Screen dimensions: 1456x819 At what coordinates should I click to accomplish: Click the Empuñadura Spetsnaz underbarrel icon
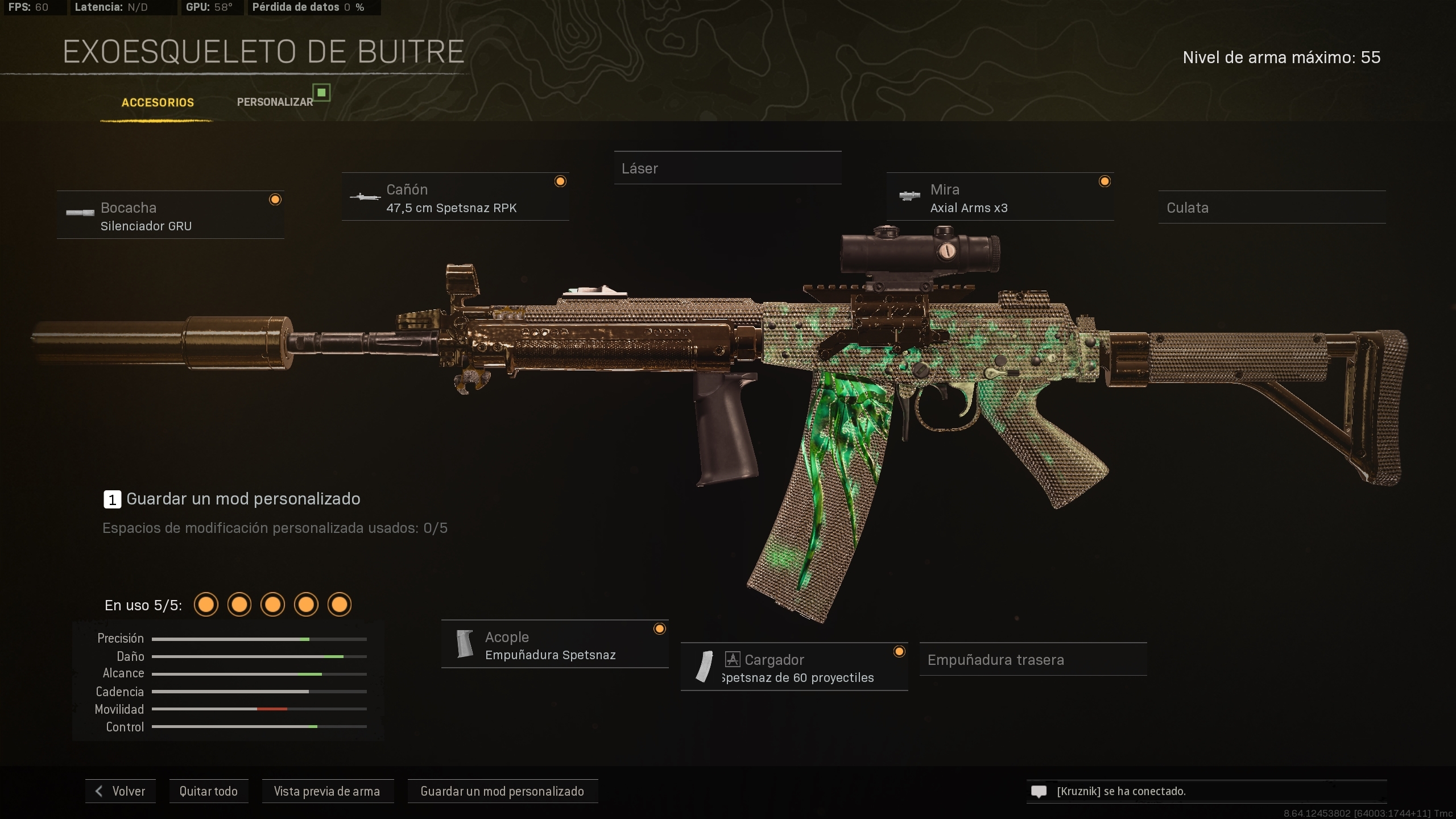pyautogui.click(x=465, y=644)
